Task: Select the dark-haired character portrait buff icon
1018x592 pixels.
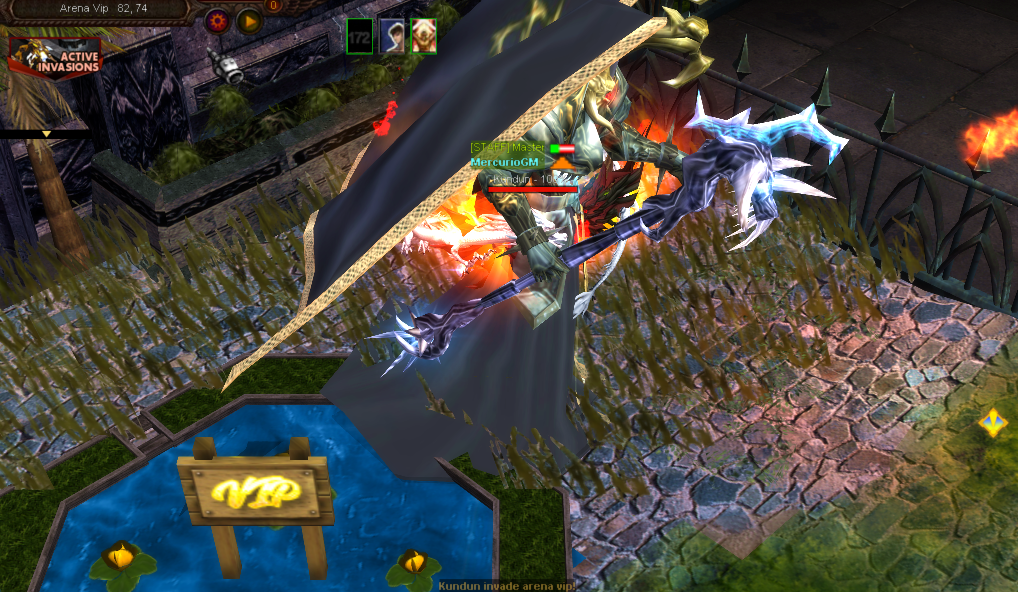Action: pos(391,36)
